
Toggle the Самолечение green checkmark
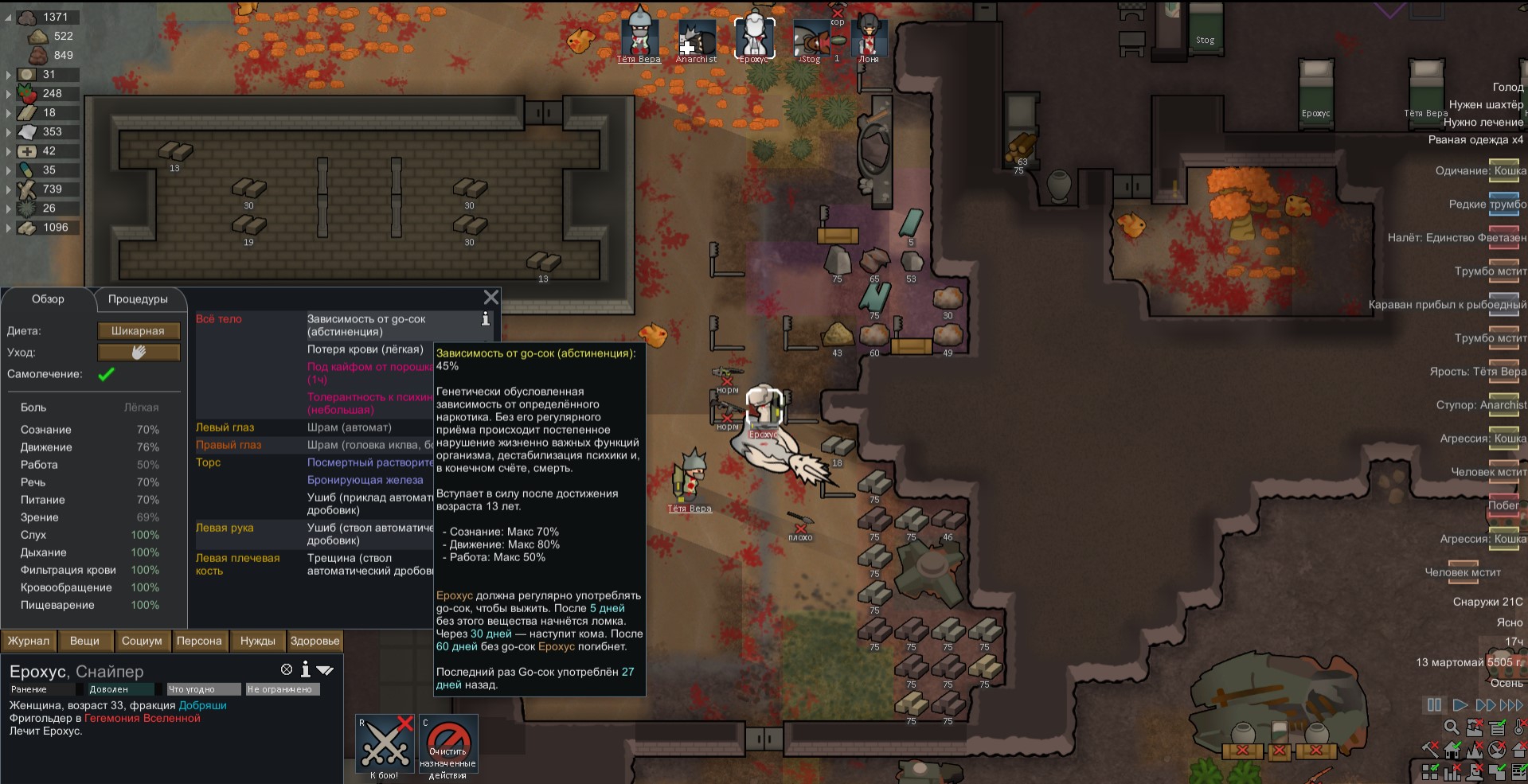106,374
